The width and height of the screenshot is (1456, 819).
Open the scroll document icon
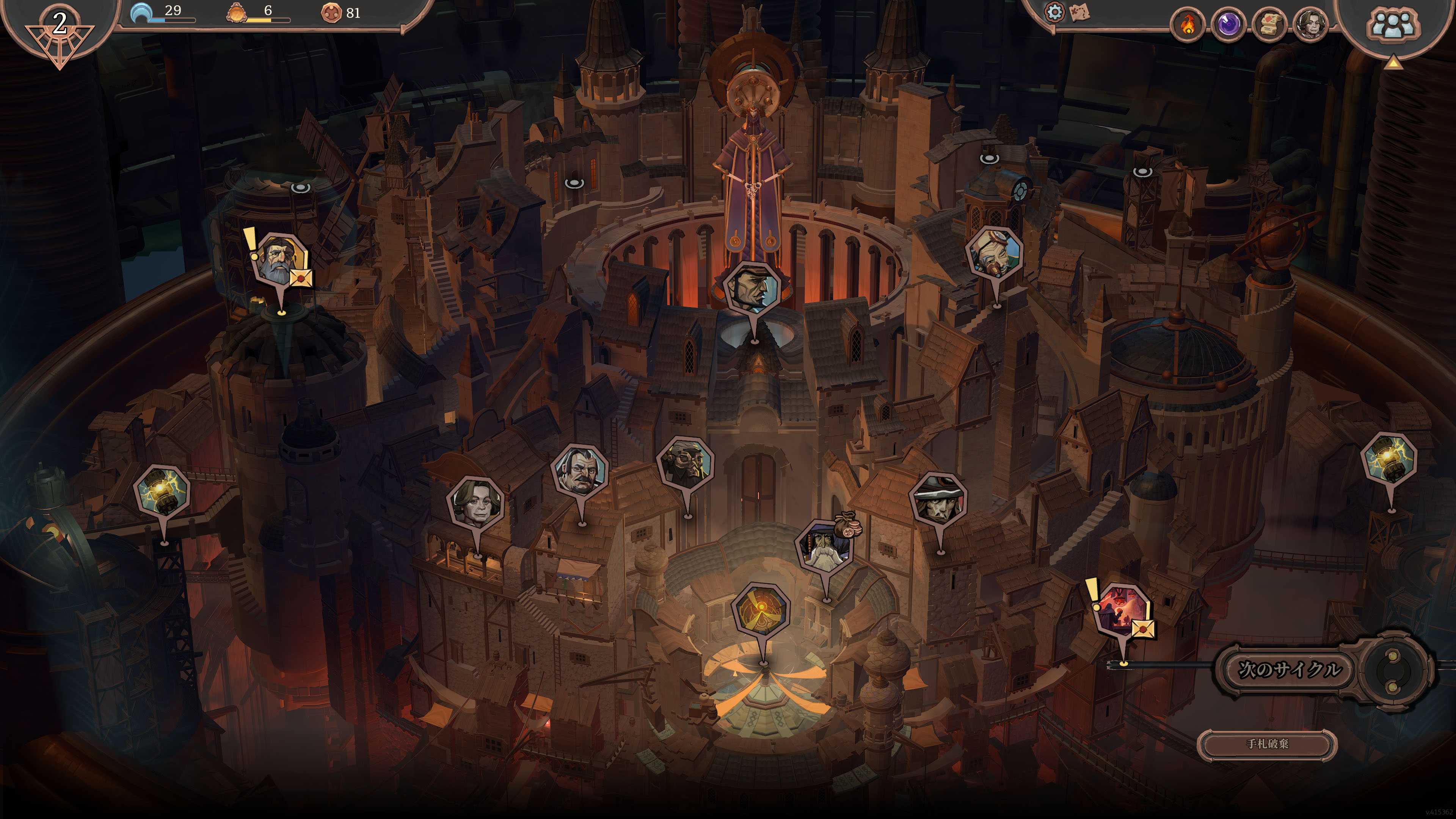click(1269, 25)
